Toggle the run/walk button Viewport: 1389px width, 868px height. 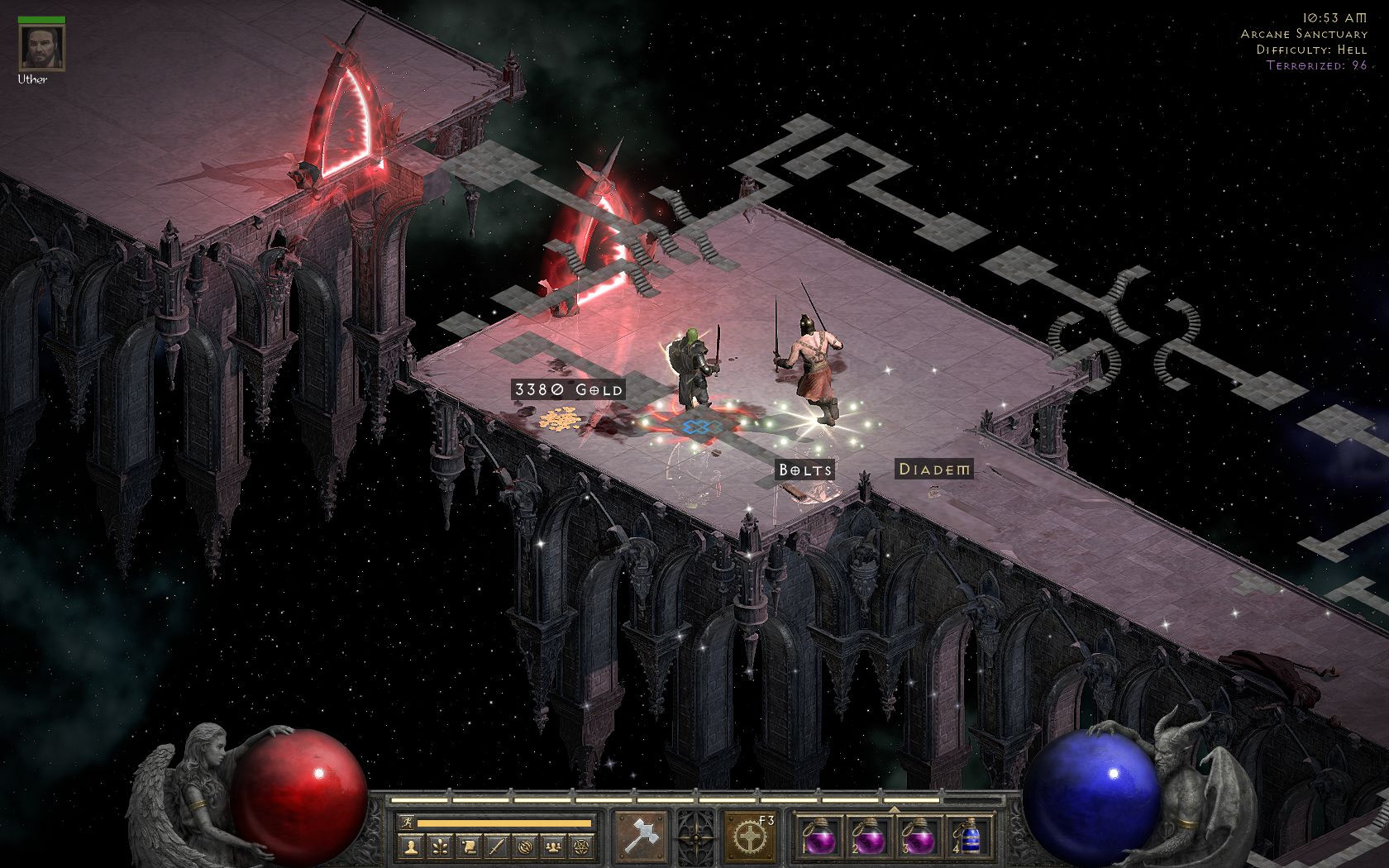pos(407,823)
